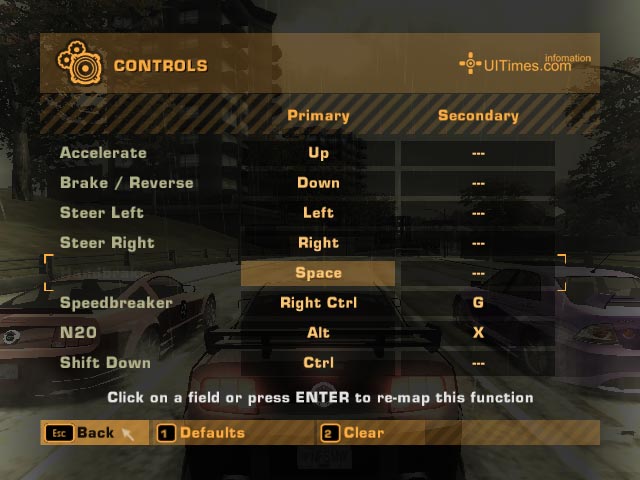The height and width of the screenshot is (480, 640).
Task: Go back using the Back button
Action: tap(93, 433)
